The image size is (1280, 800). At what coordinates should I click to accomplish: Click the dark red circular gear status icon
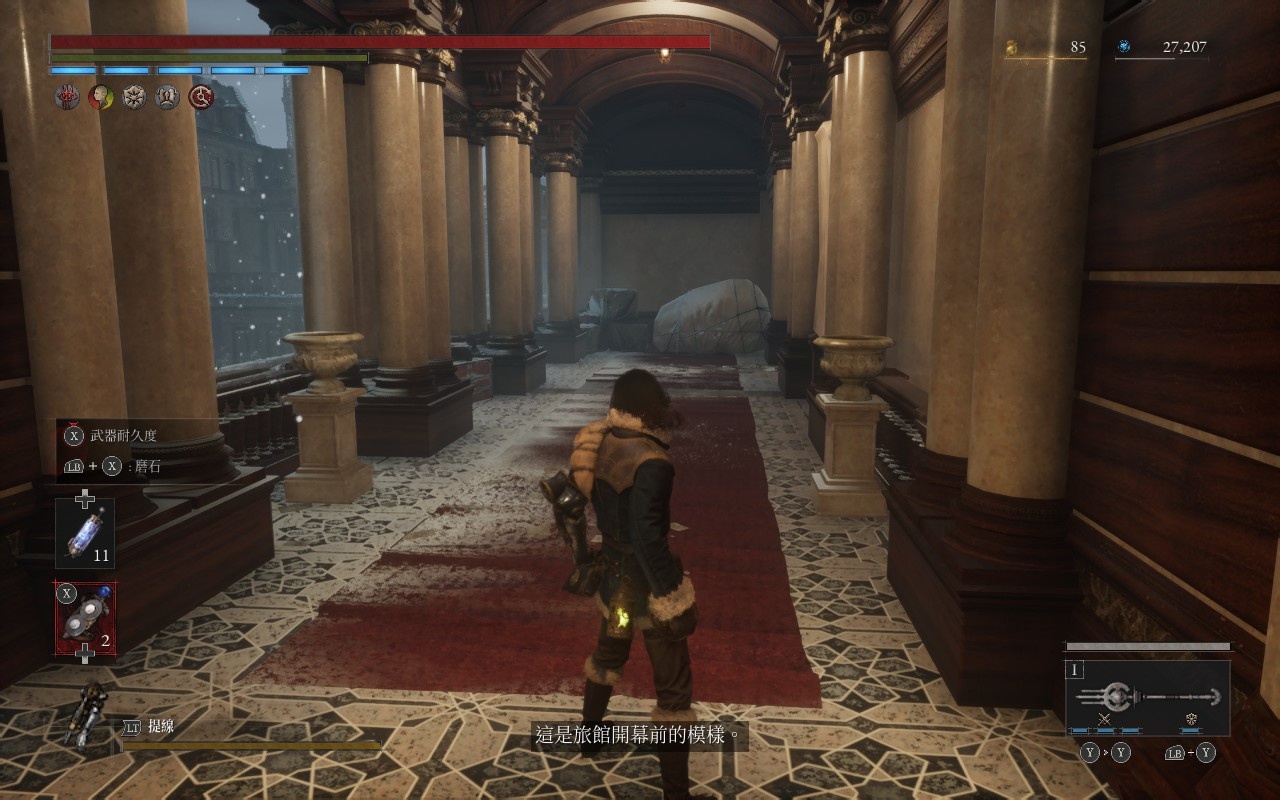point(202,97)
